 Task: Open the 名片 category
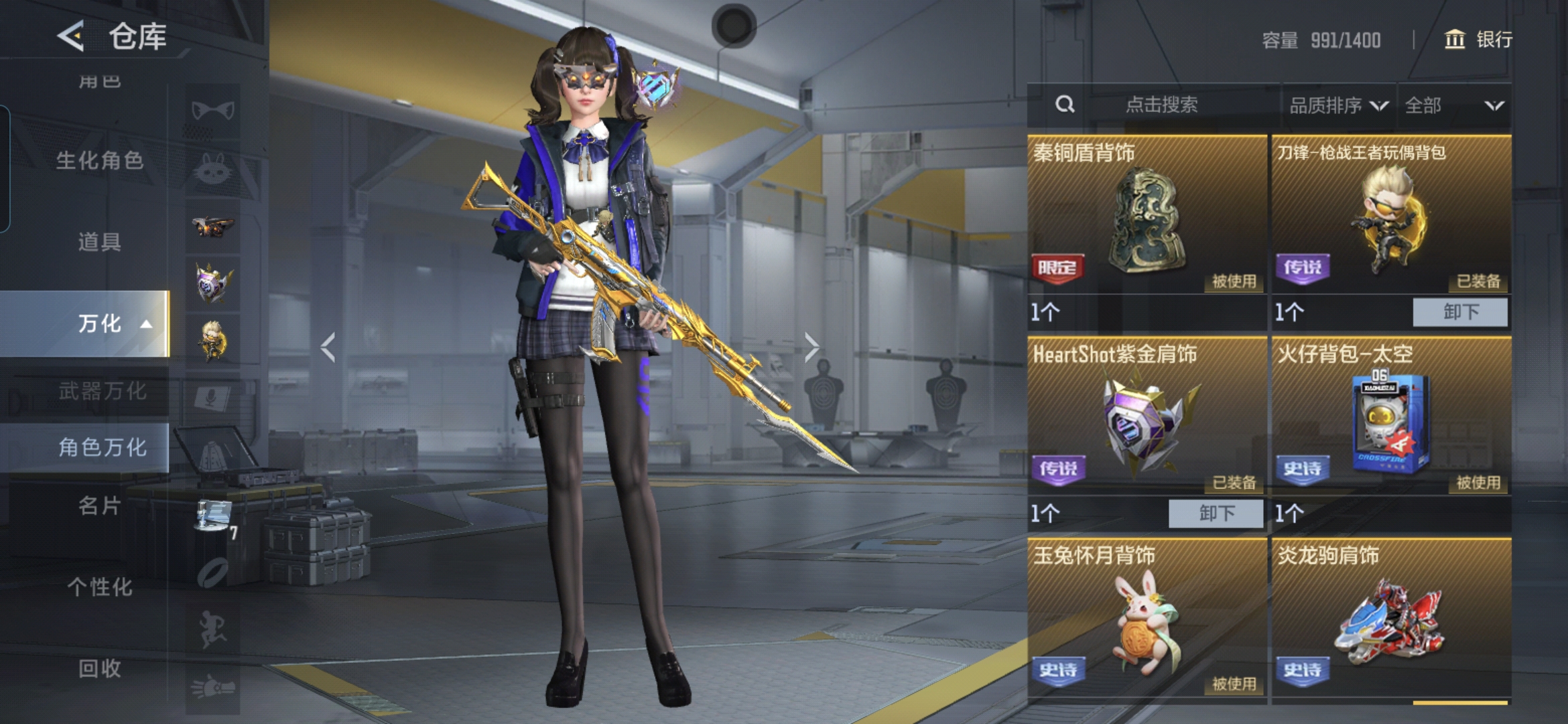tap(100, 506)
